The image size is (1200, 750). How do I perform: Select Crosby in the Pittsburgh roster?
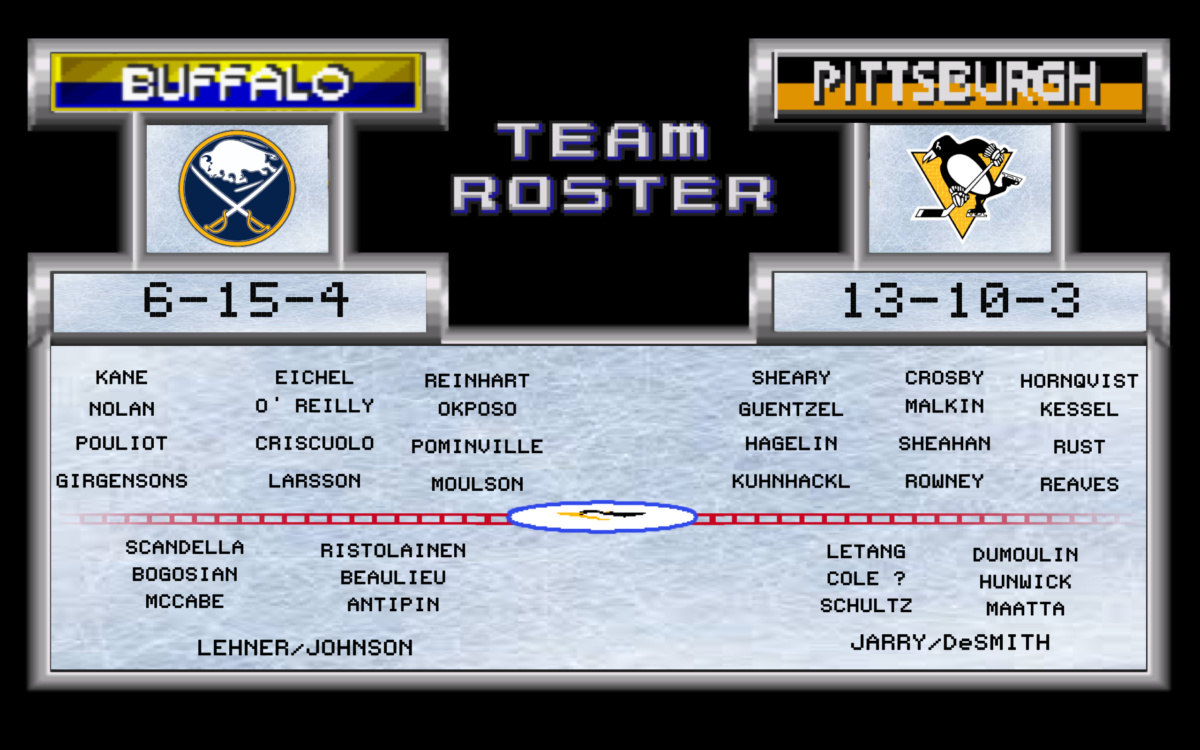tap(944, 378)
